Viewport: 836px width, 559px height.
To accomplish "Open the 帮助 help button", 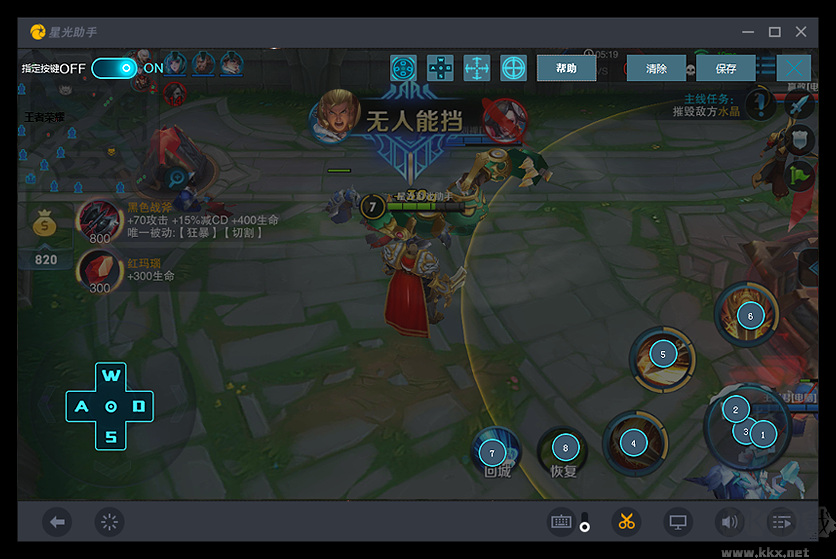I will coord(566,68).
